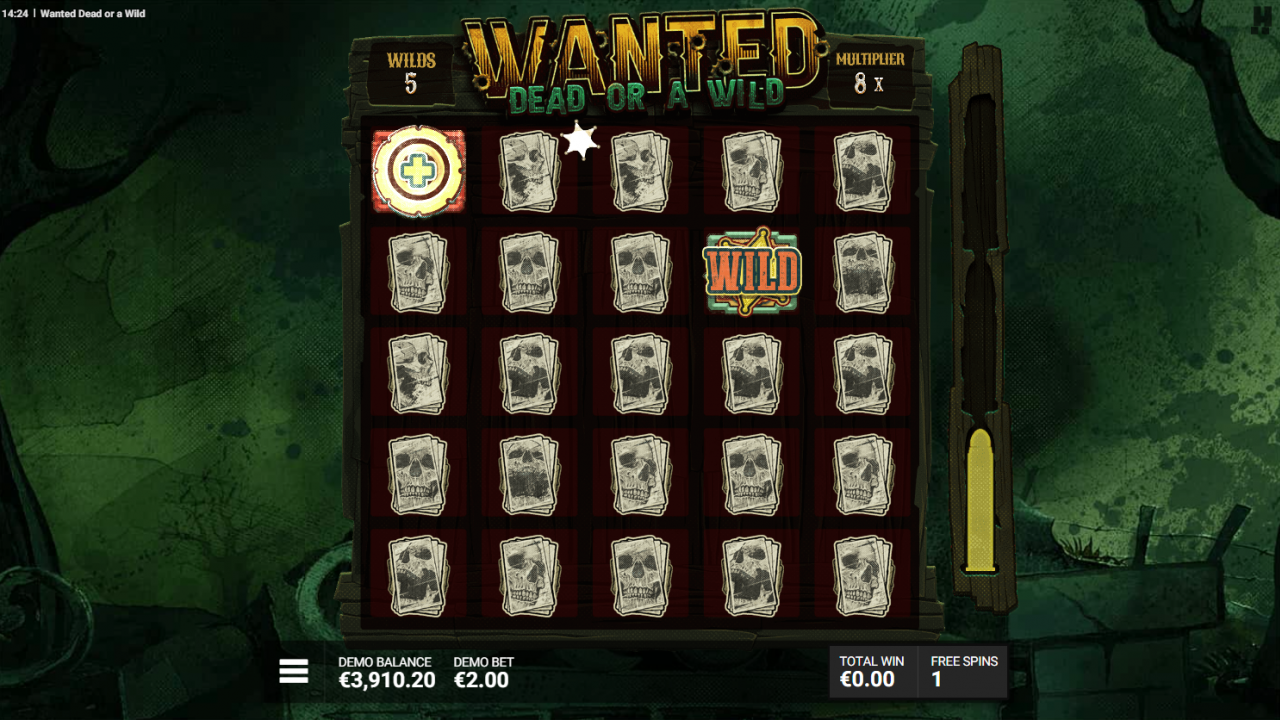The width and height of the screenshot is (1280, 720).
Task: Click the Wanted Dead or a Wild title
Action: tap(91, 14)
